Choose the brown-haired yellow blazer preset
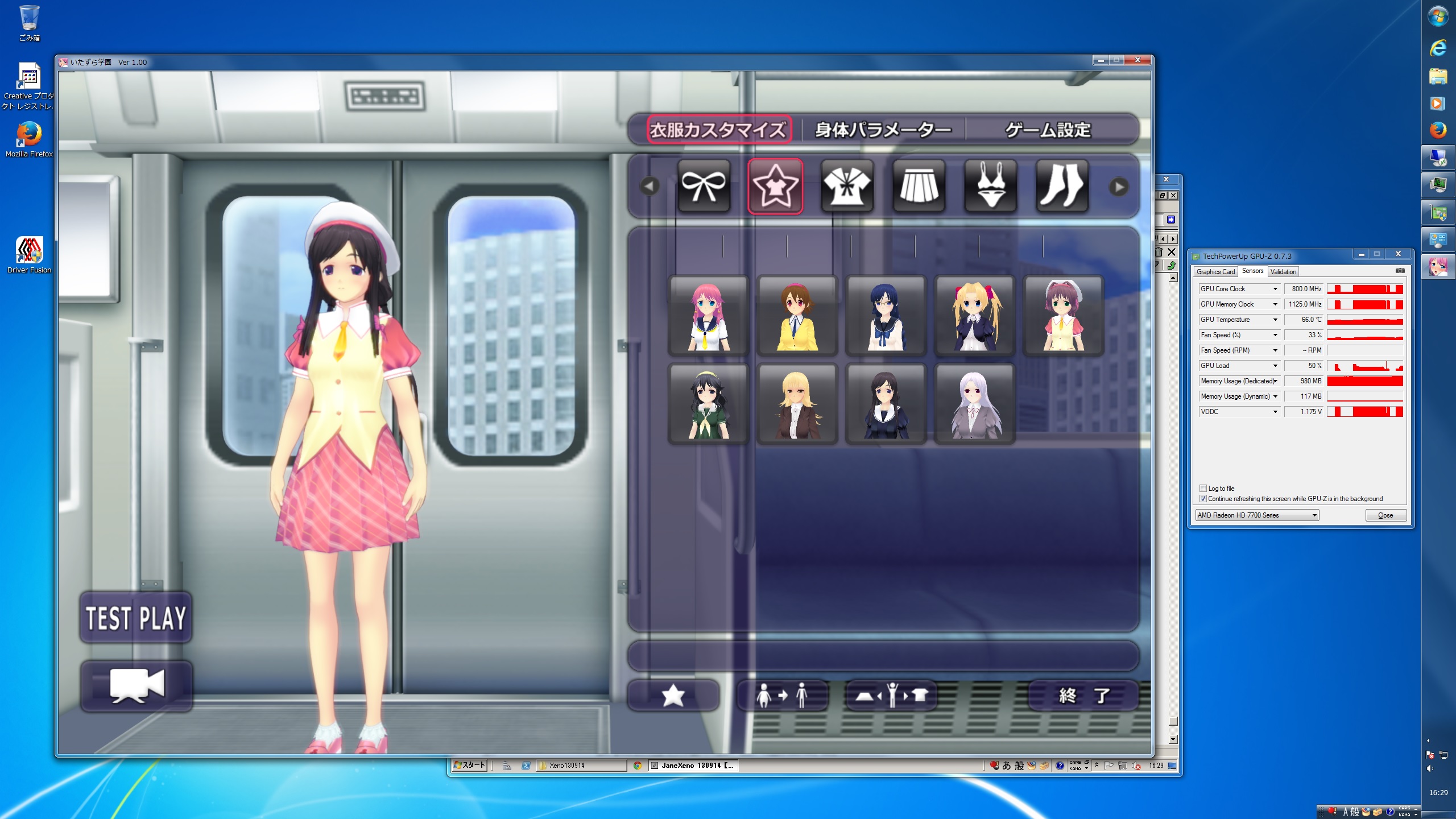Image resolution: width=1456 pixels, height=819 pixels. point(797,316)
